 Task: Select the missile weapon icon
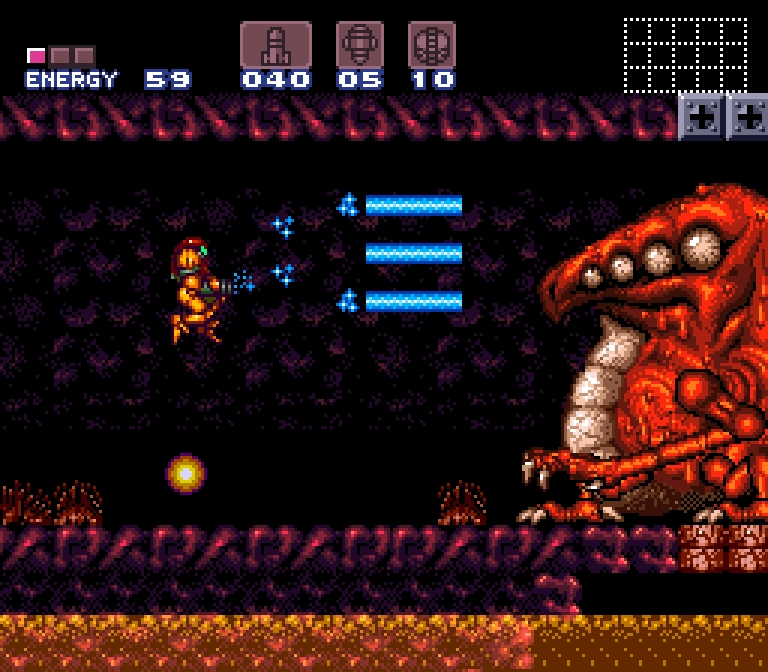point(275,45)
